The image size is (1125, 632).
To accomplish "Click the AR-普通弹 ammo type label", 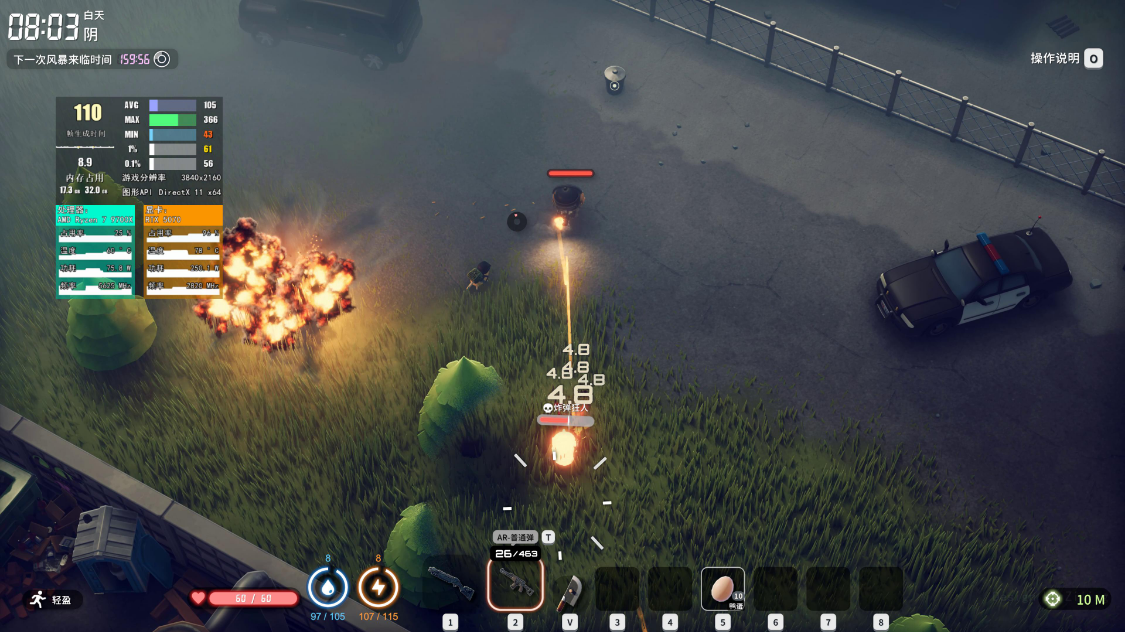I will point(516,537).
